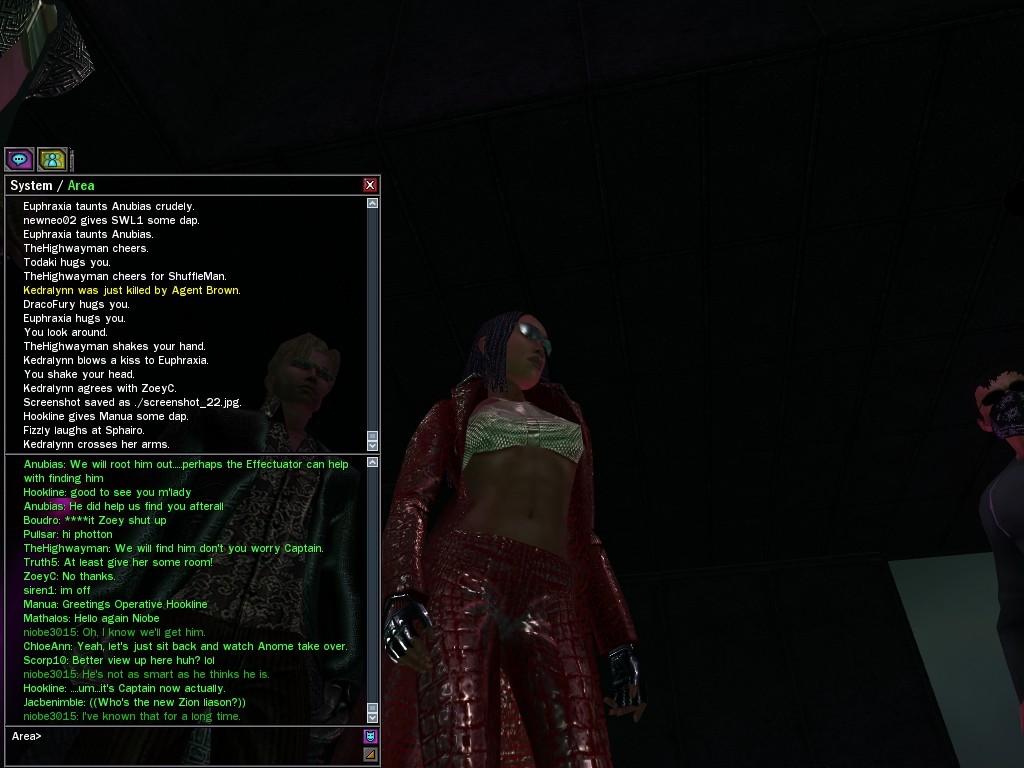This screenshot has height=768, width=1024.
Task: Click the Area chat scroll-up arrow
Action: pos(373,462)
